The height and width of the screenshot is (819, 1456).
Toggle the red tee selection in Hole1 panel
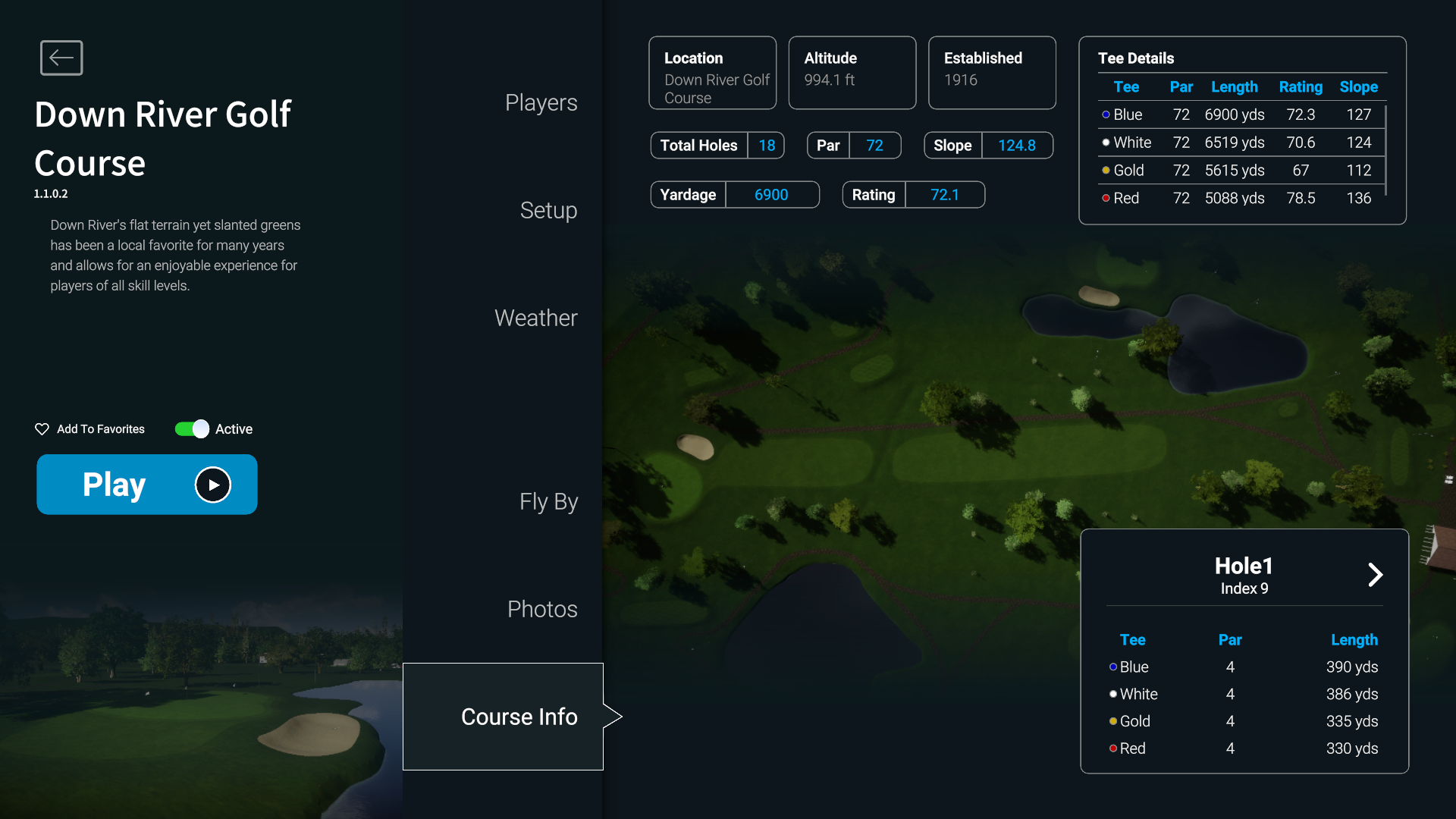point(1112,748)
